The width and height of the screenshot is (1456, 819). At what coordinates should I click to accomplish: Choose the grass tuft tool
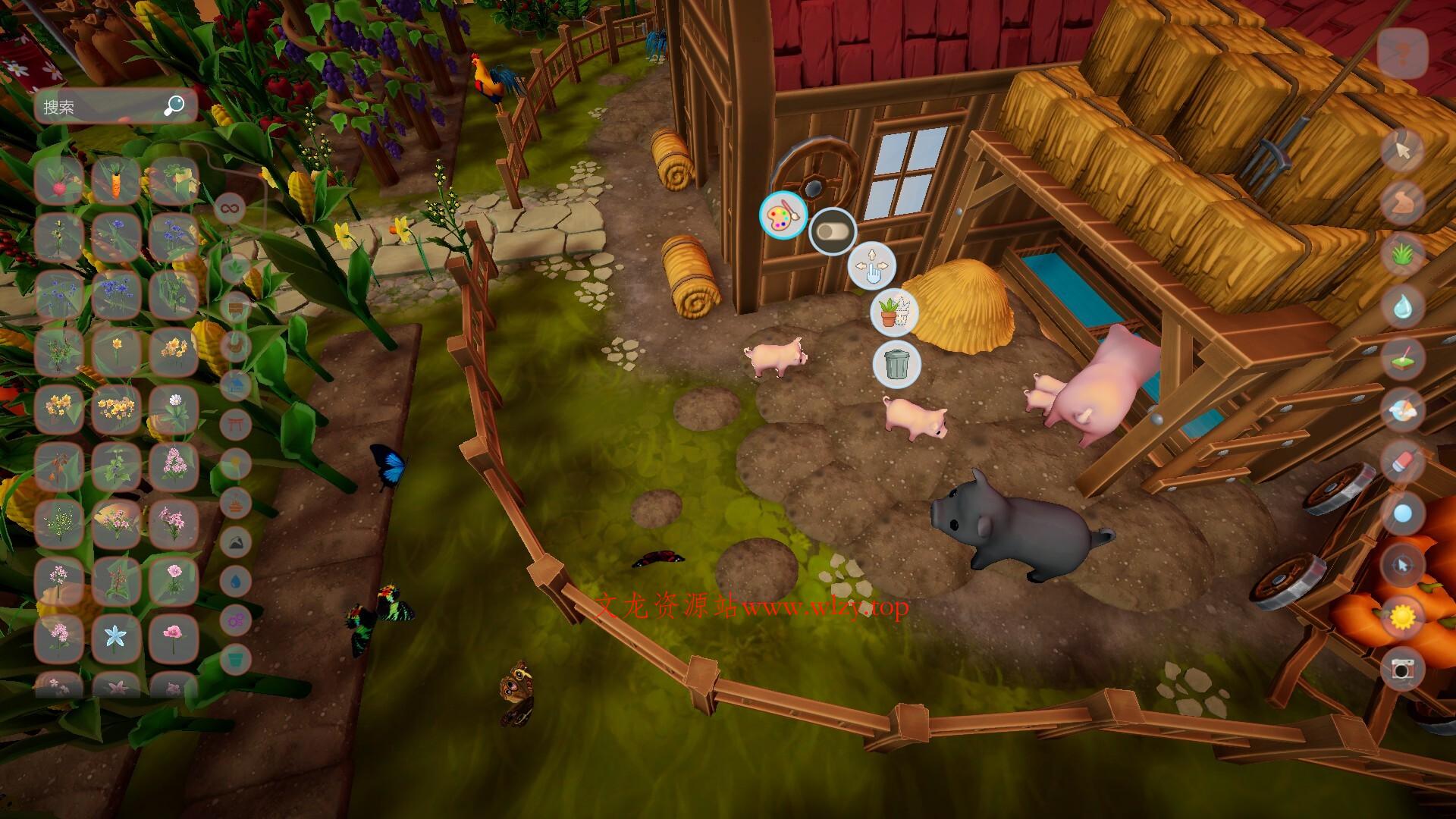click(x=1402, y=254)
